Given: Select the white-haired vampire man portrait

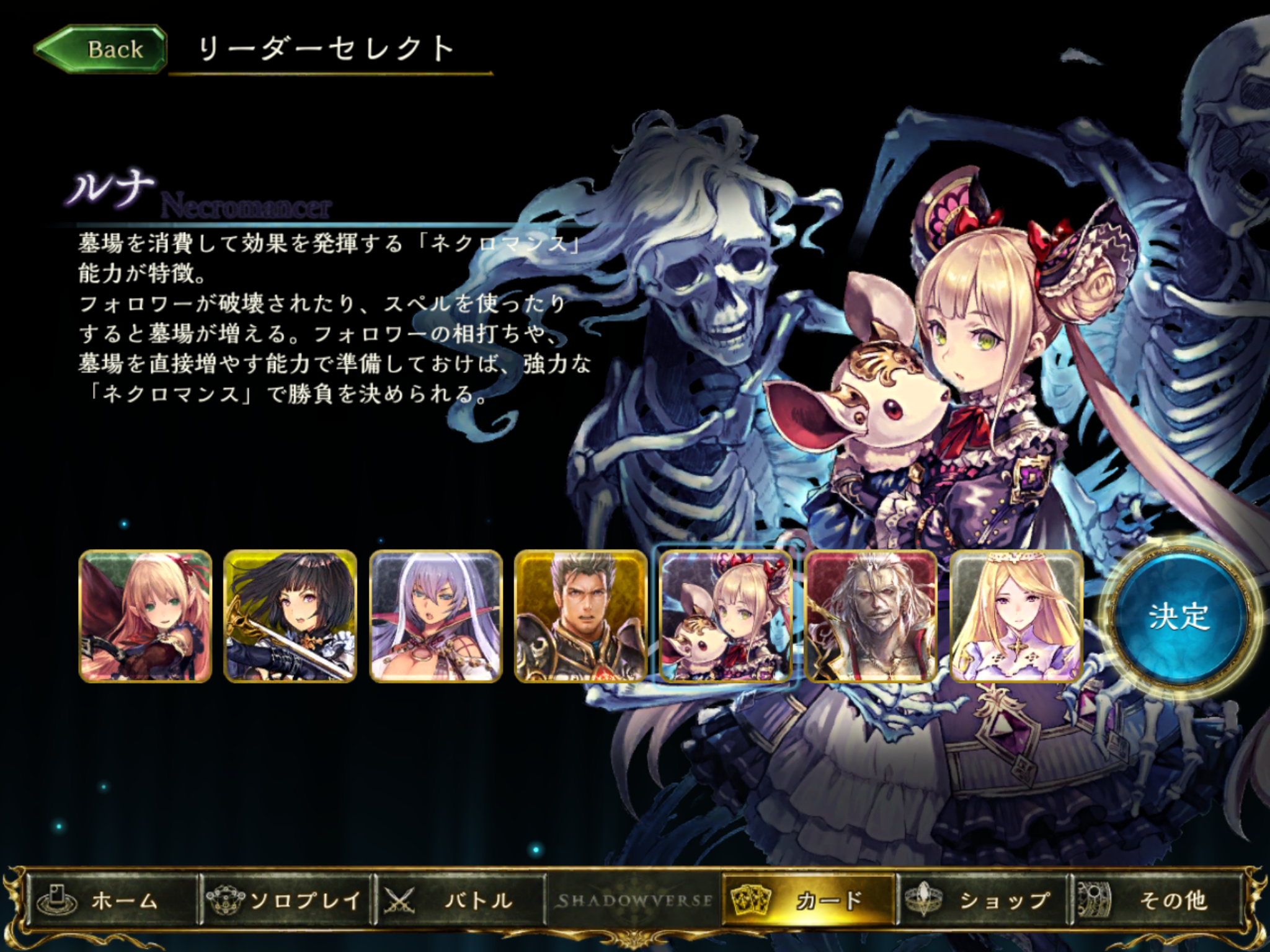Looking at the screenshot, I should [871, 617].
